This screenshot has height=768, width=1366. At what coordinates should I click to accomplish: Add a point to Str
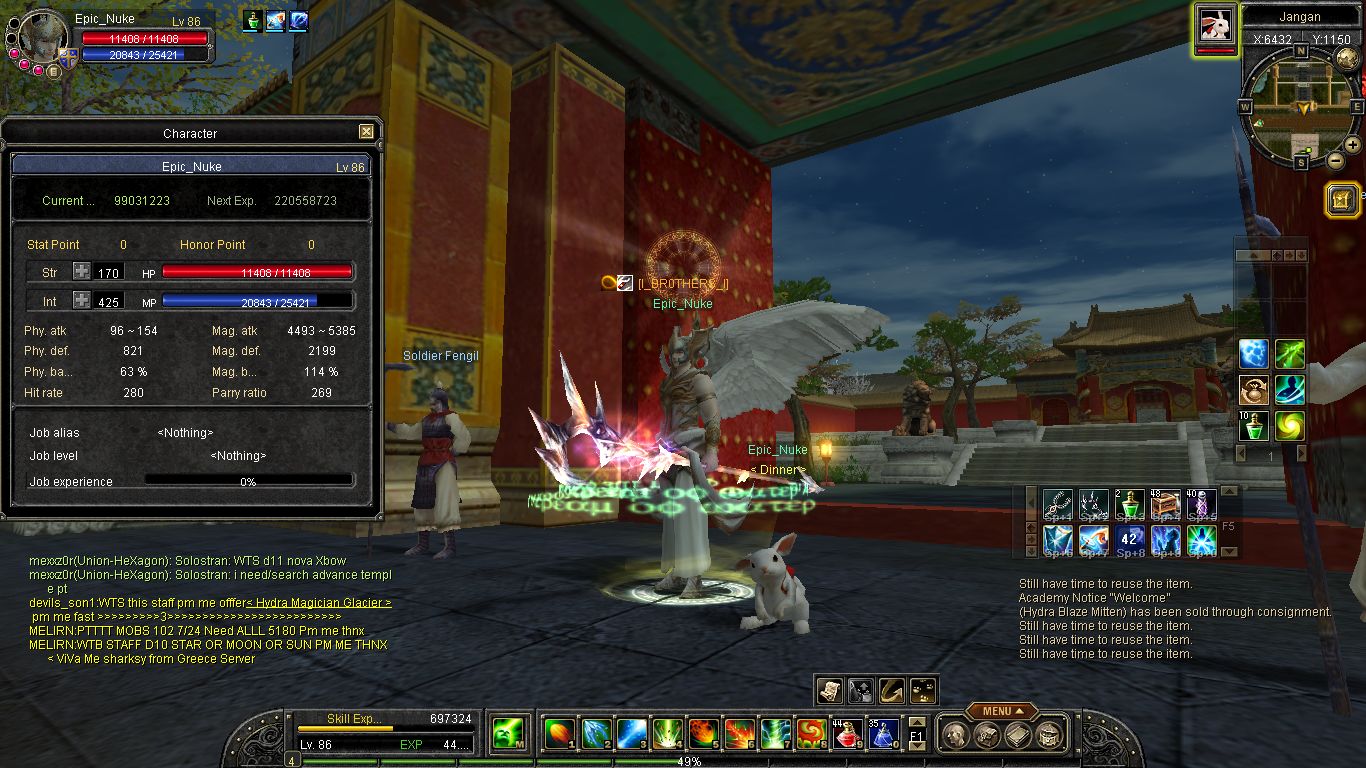click(x=82, y=272)
